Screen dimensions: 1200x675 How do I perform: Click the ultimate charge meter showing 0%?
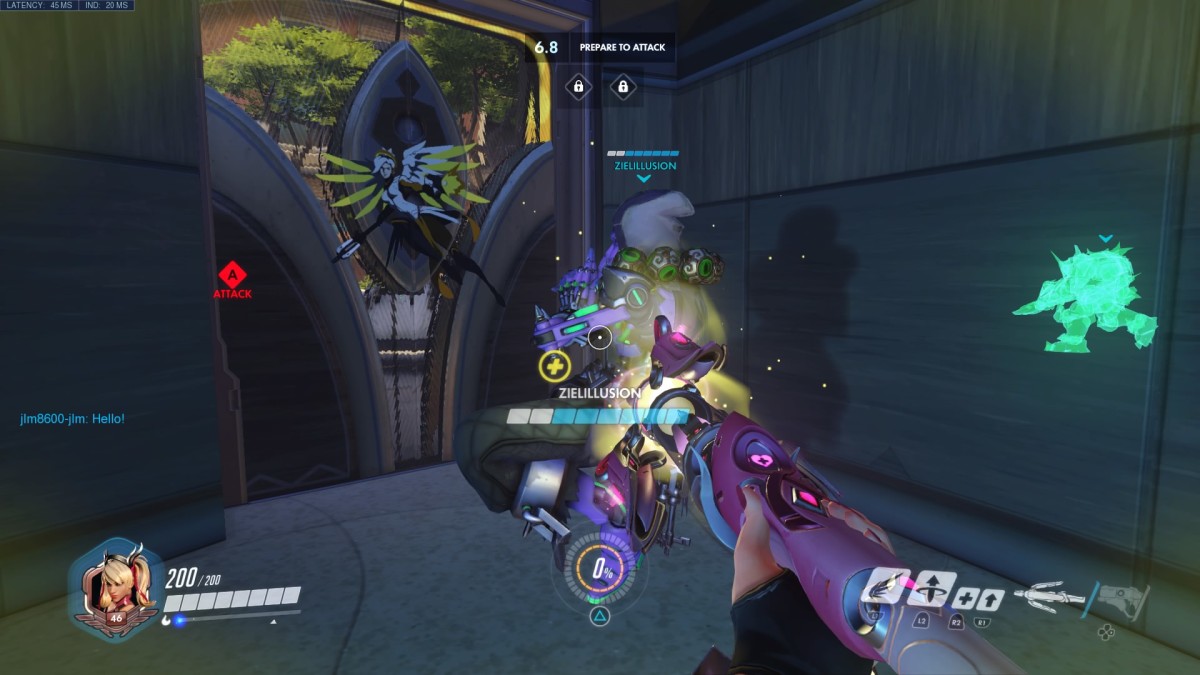599,570
